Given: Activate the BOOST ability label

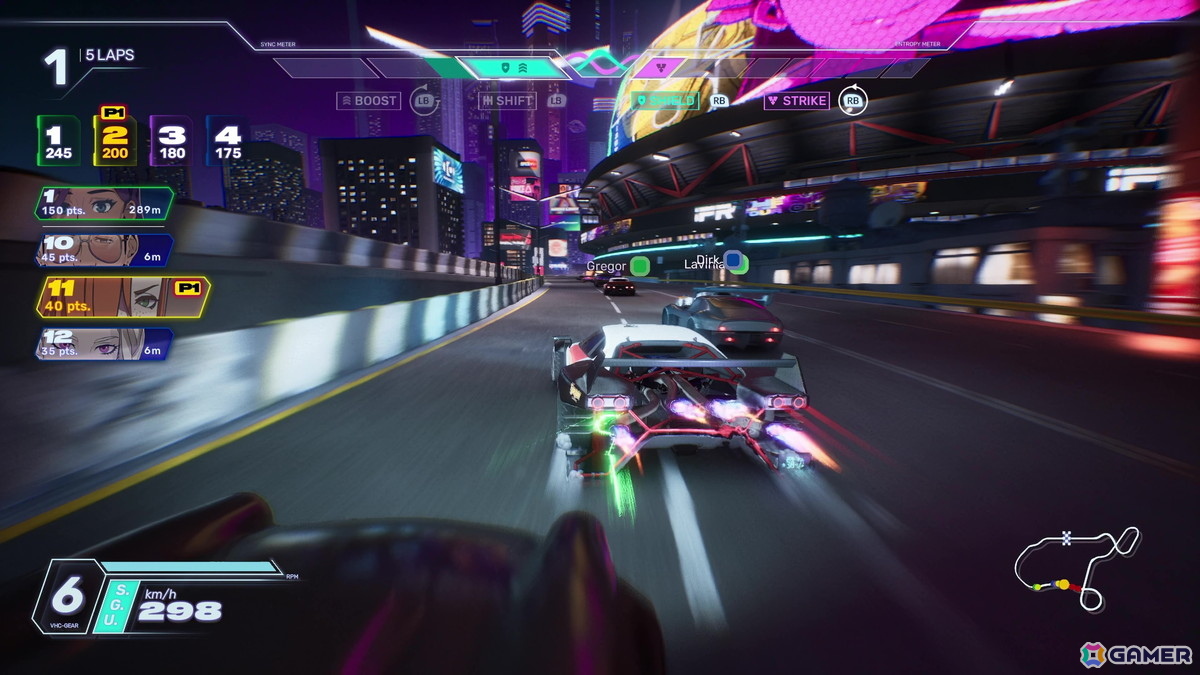Looking at the screenshot, I should coord(369,100).
